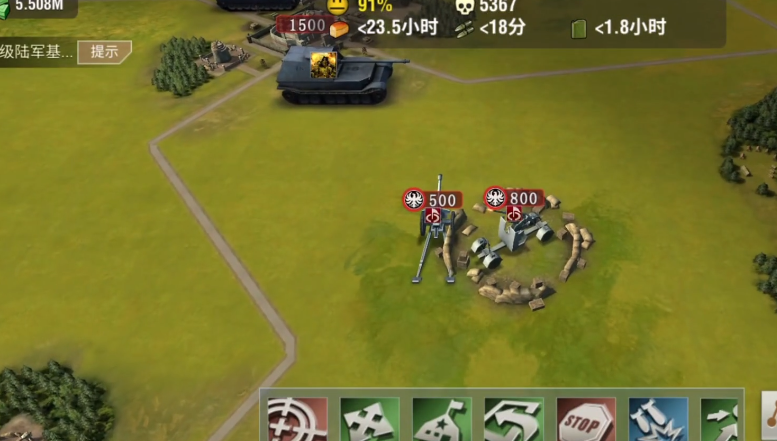Hit the STOP command button

[x=586, y=419]
